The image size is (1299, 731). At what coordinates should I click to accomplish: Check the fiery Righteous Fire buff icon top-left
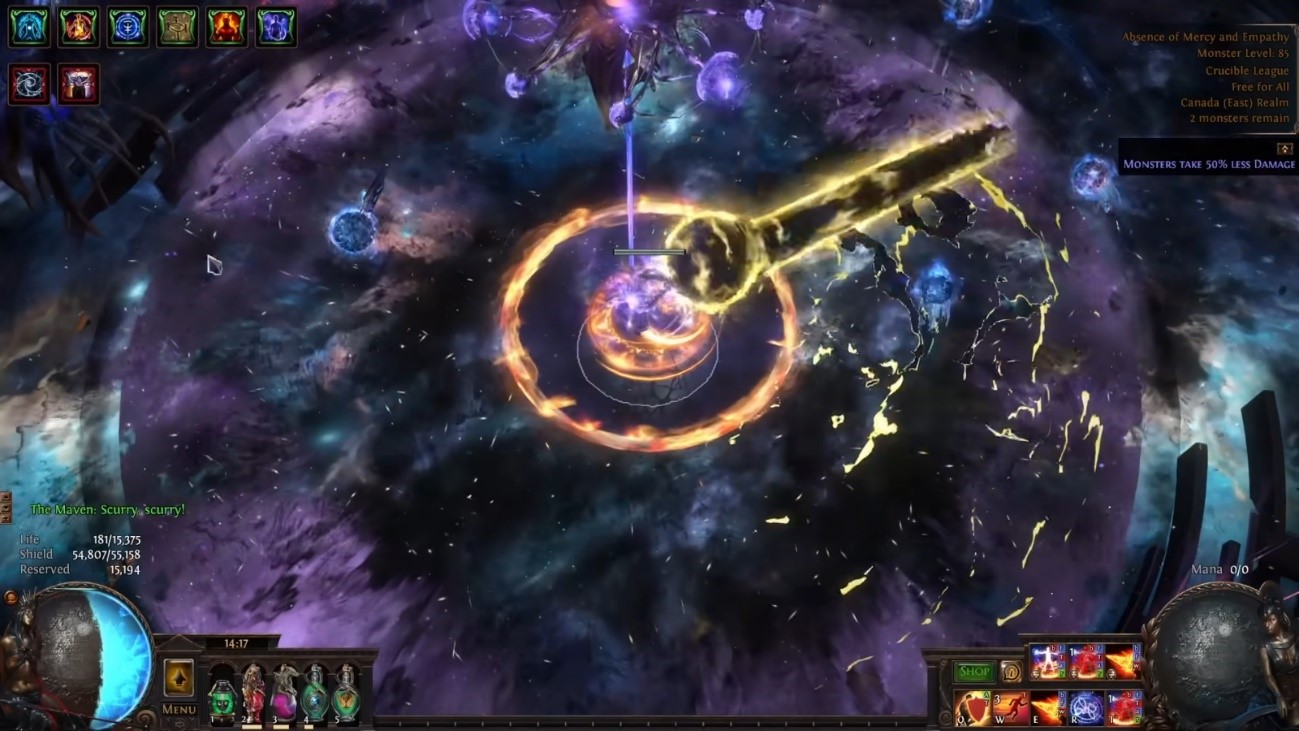tap(79, 27)
